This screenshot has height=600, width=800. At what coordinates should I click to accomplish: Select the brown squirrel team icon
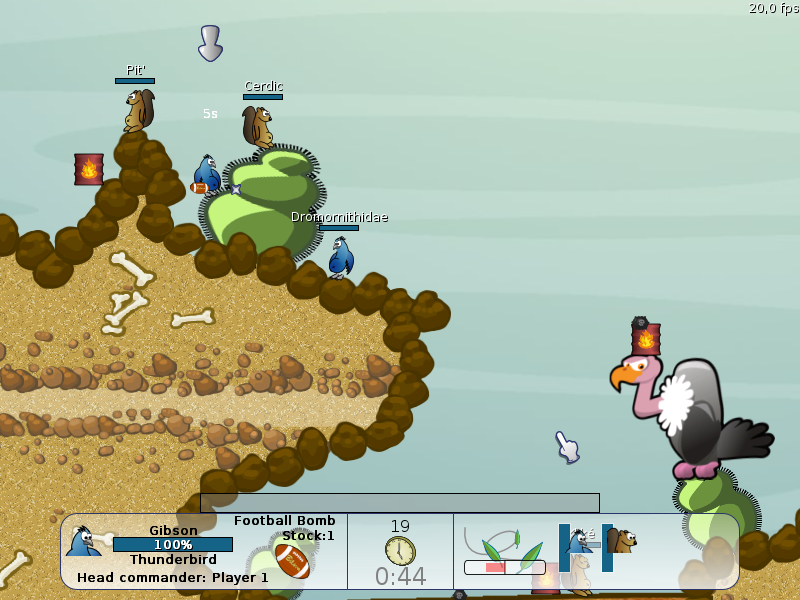tap(621, 541)
